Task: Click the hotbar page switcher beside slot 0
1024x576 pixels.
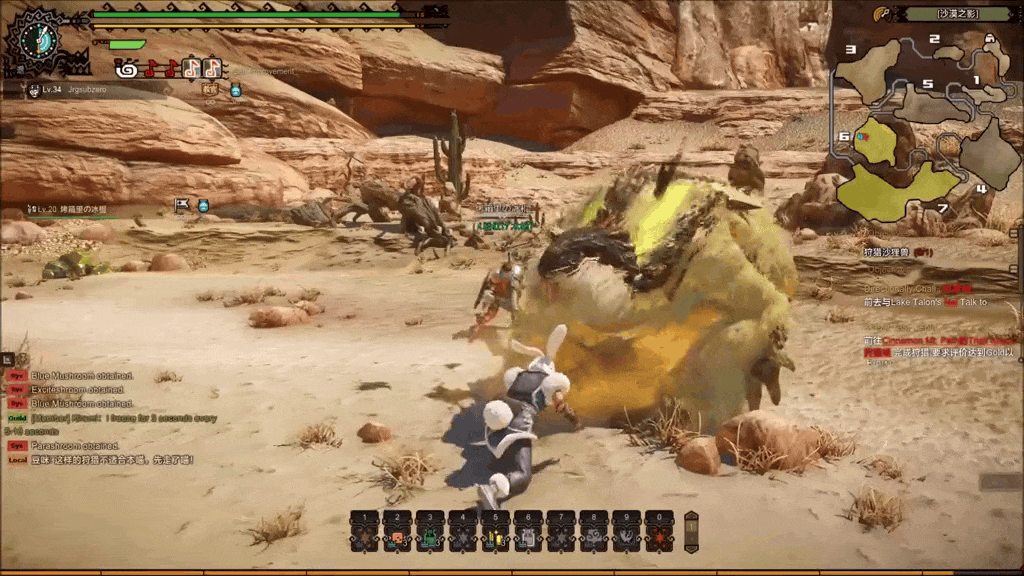Action: [690, 531]
